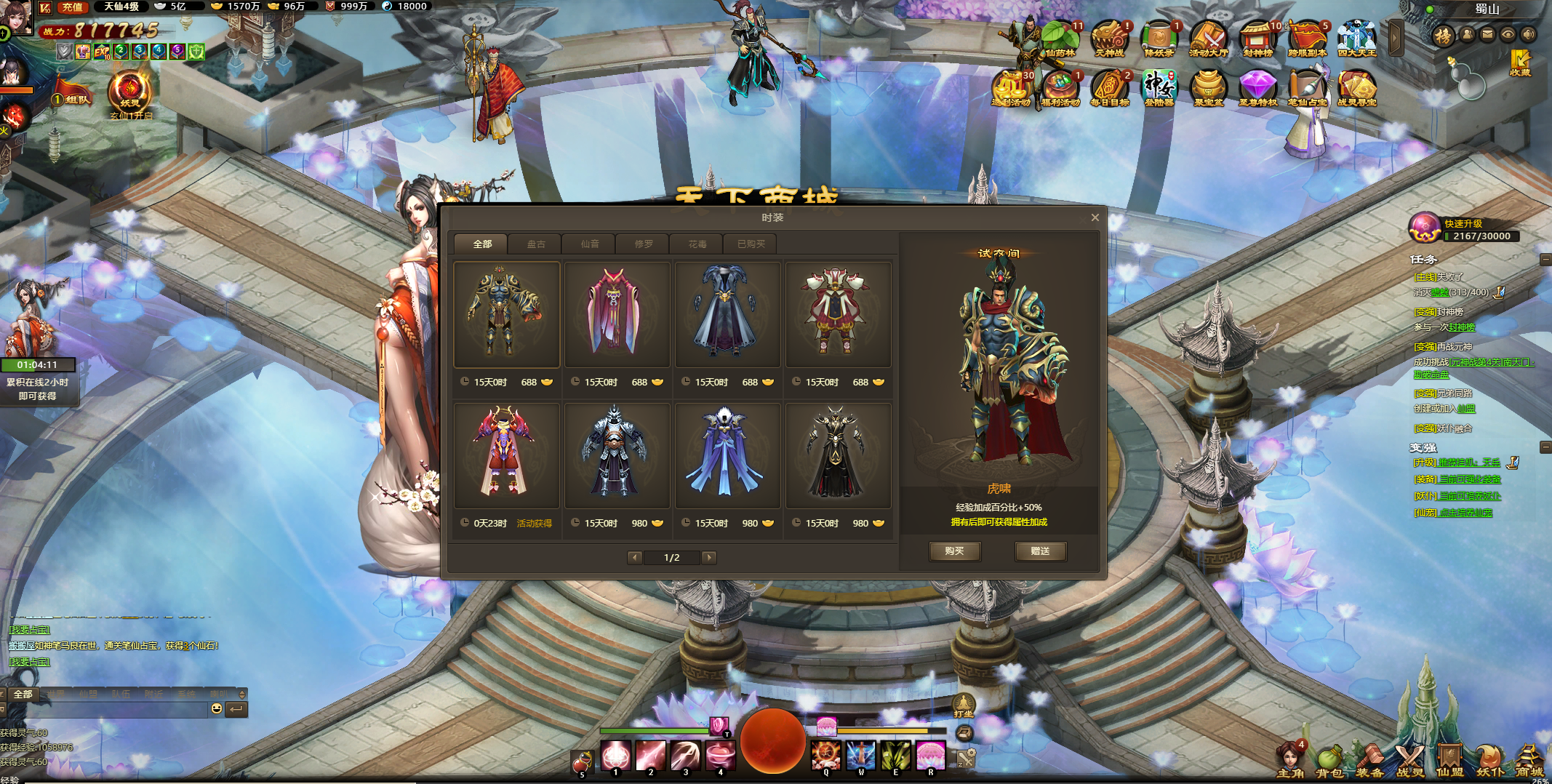Gift the costume using the 赠送 button
The width and height of the screenshot is (1552, 784).
(x=1040, y=551)
